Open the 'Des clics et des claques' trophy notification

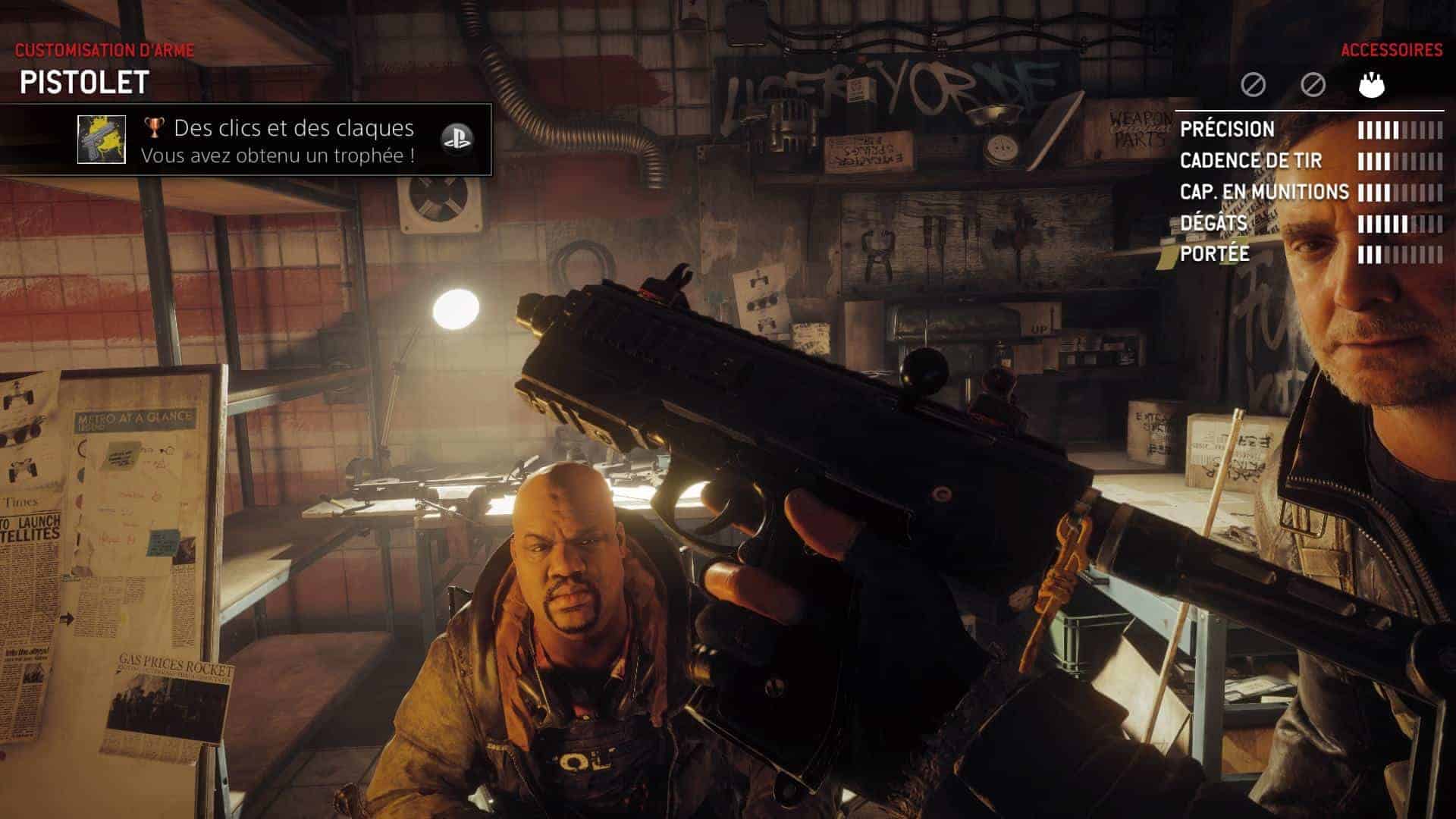tap(278, 140)
